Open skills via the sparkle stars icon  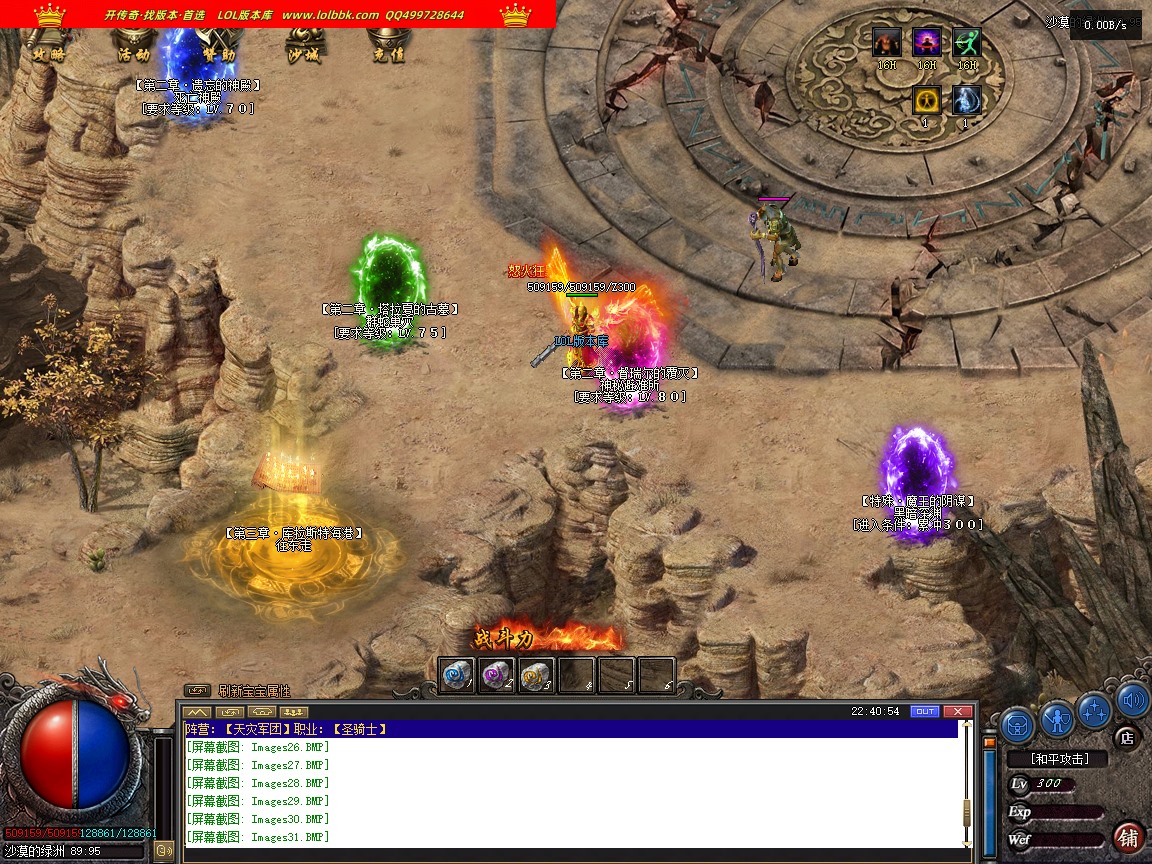1095,709
